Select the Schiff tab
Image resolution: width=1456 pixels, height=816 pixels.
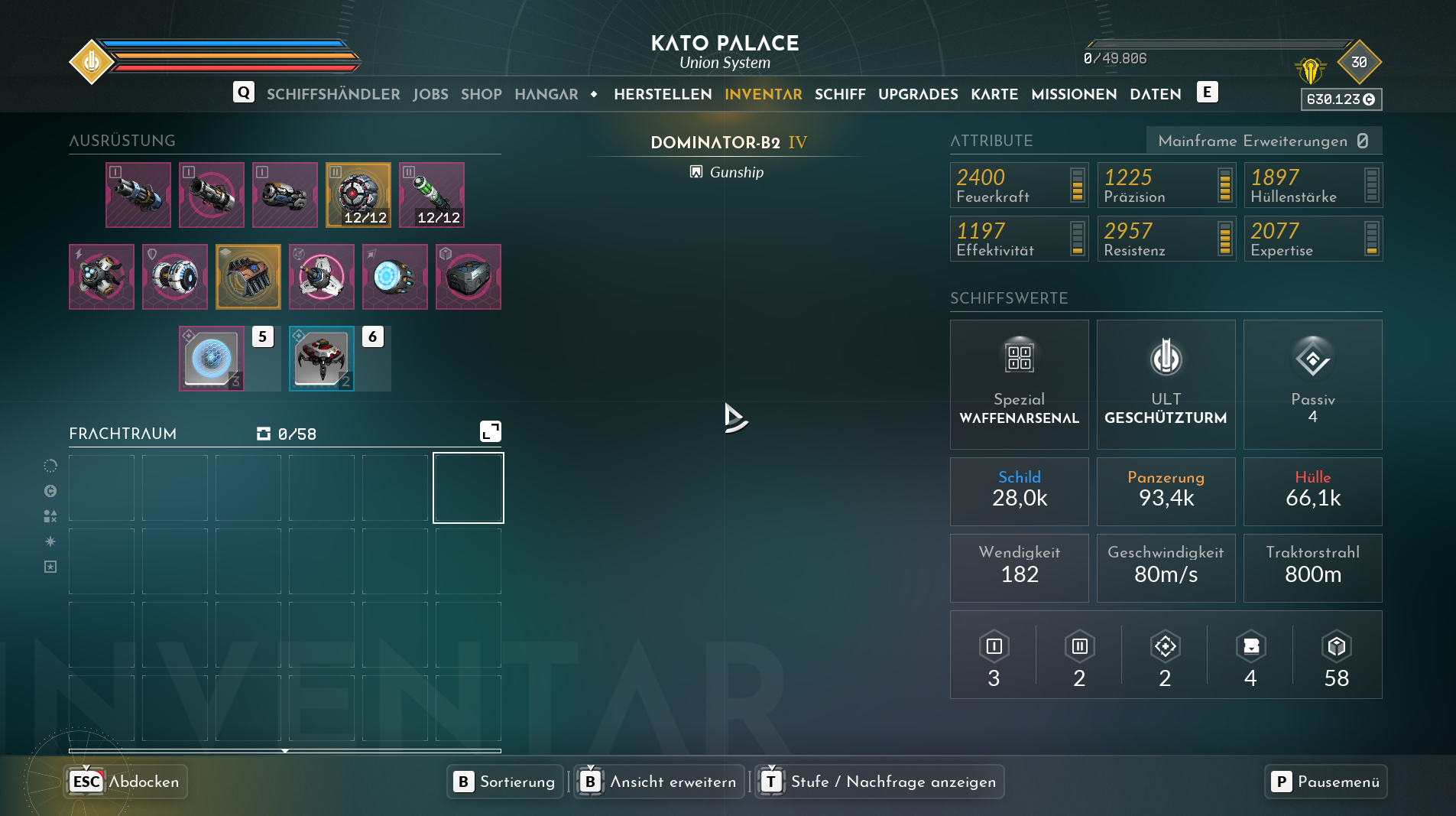pyautogui.click(x=840, y=94)
